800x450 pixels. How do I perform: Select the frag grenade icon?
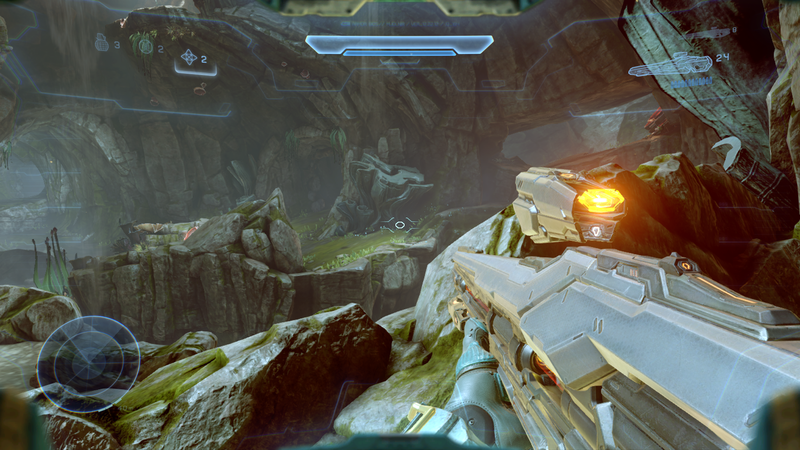[x=101, y=42]
